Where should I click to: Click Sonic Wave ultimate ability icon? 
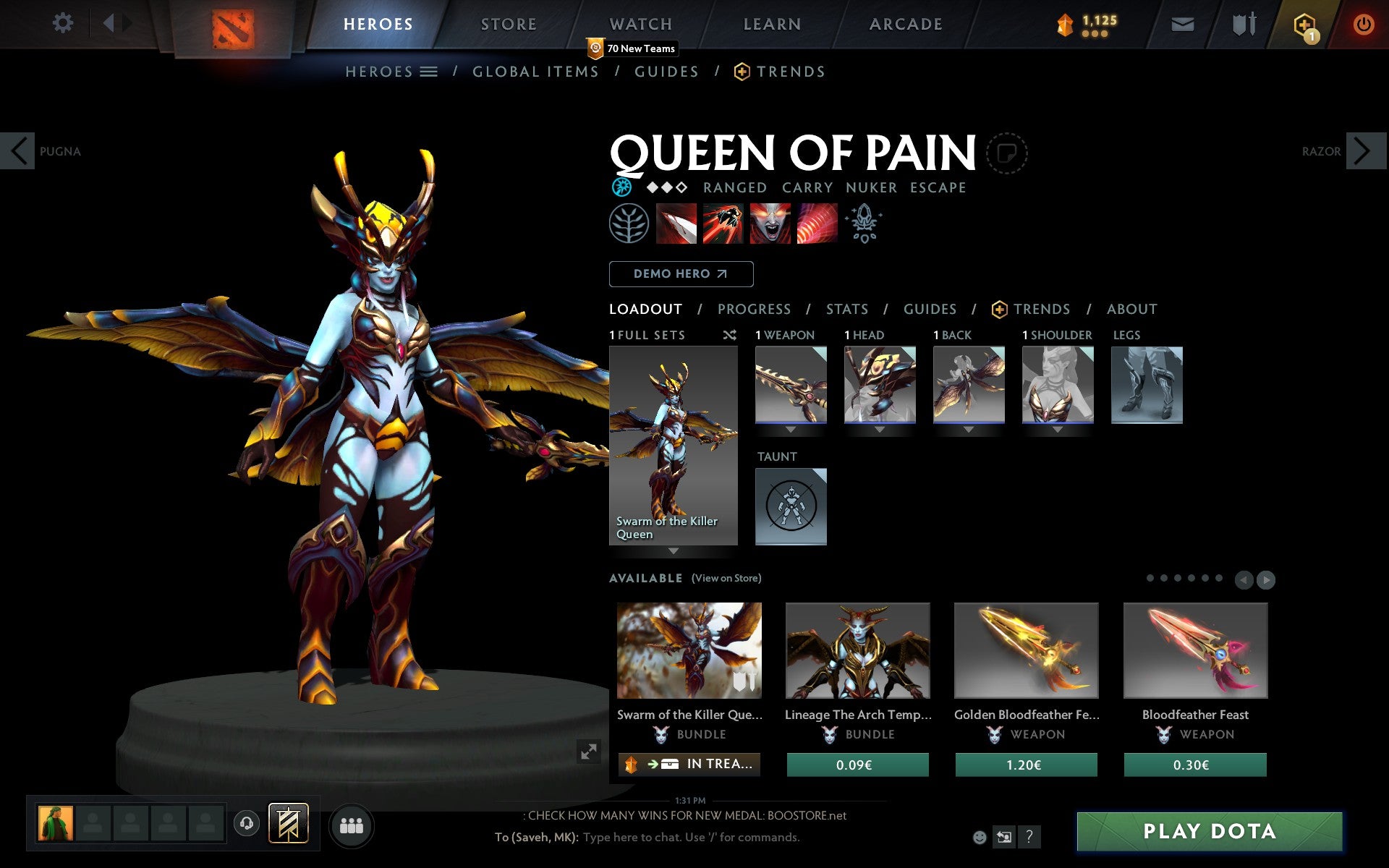point(816,224)
